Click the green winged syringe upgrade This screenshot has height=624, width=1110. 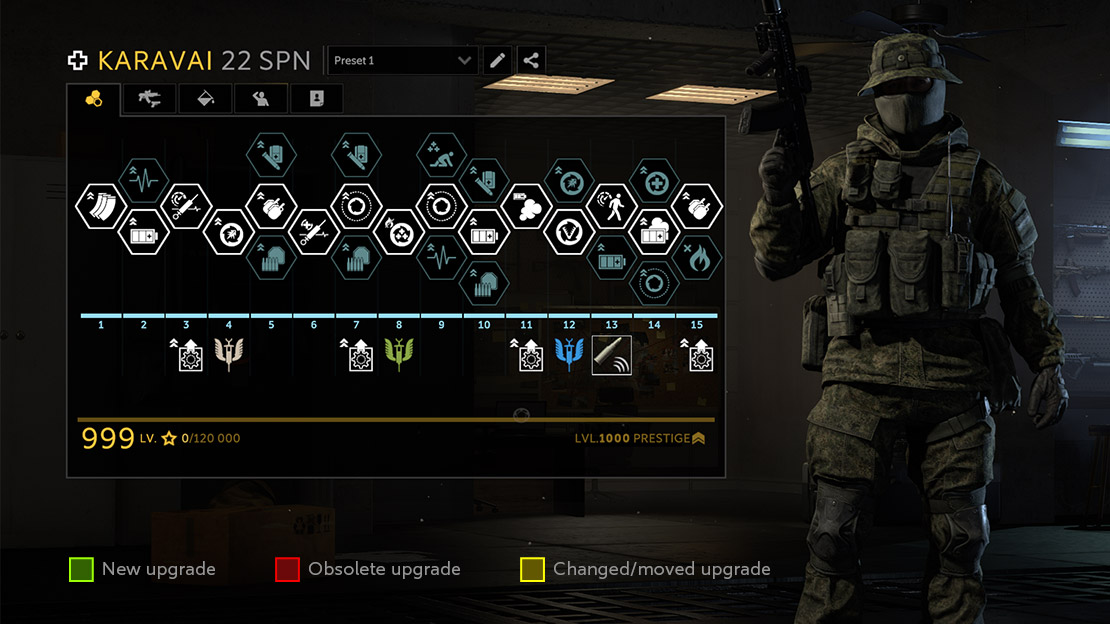point(399,355)
